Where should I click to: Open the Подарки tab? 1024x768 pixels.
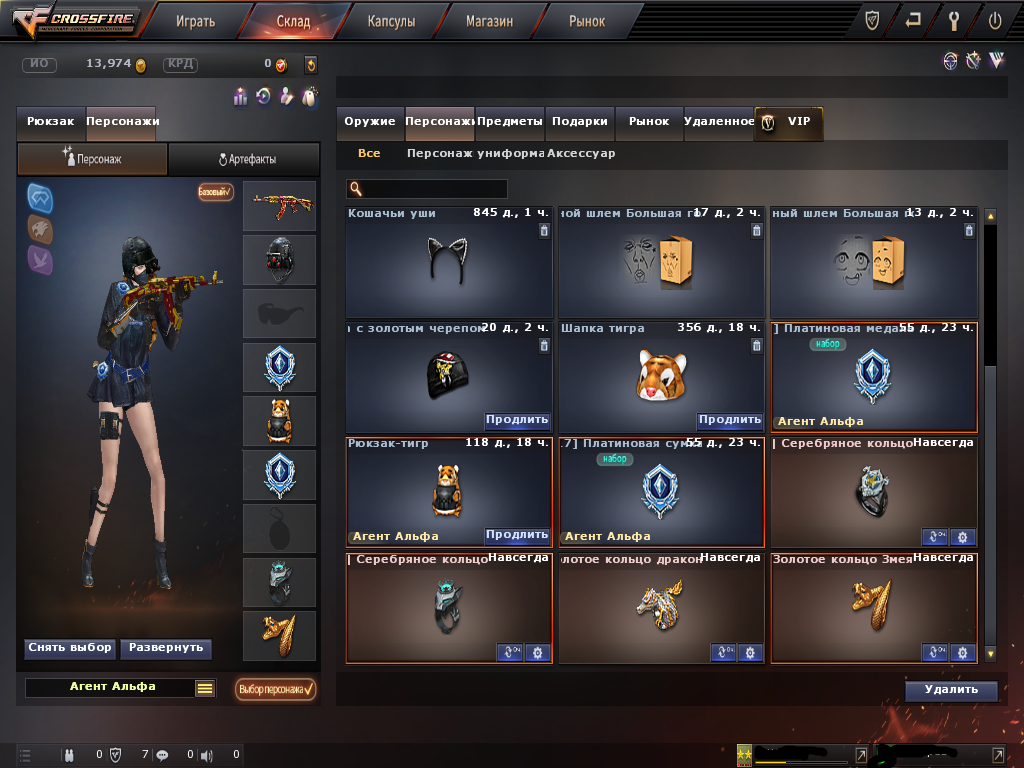tap(580, 121)
